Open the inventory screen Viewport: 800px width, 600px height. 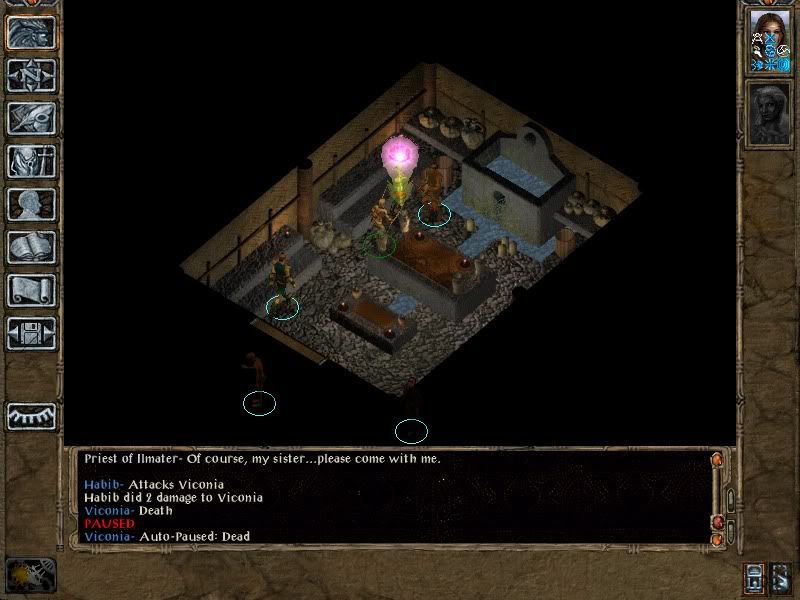point(32,161)
